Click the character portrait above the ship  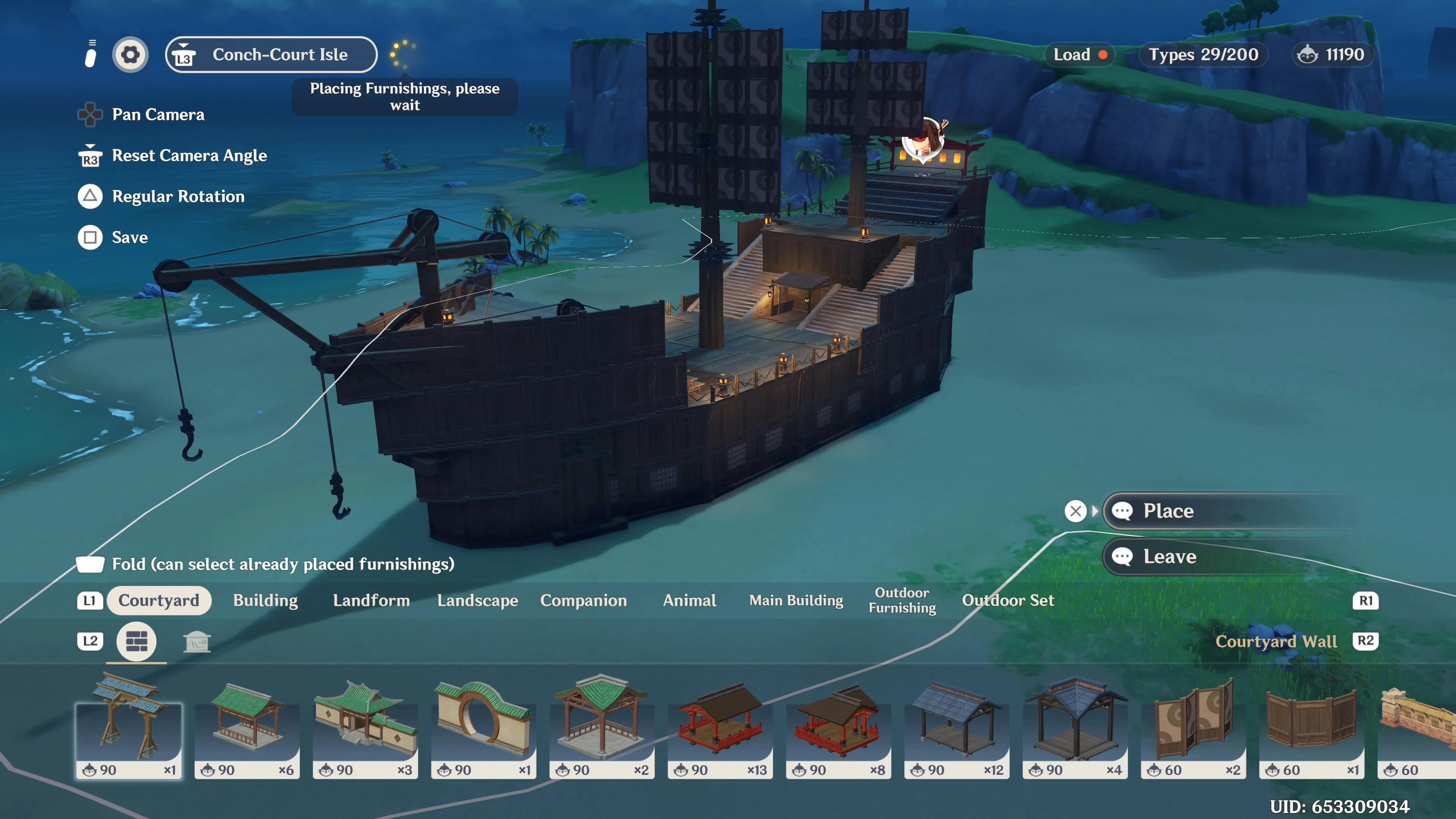point(924,140)
